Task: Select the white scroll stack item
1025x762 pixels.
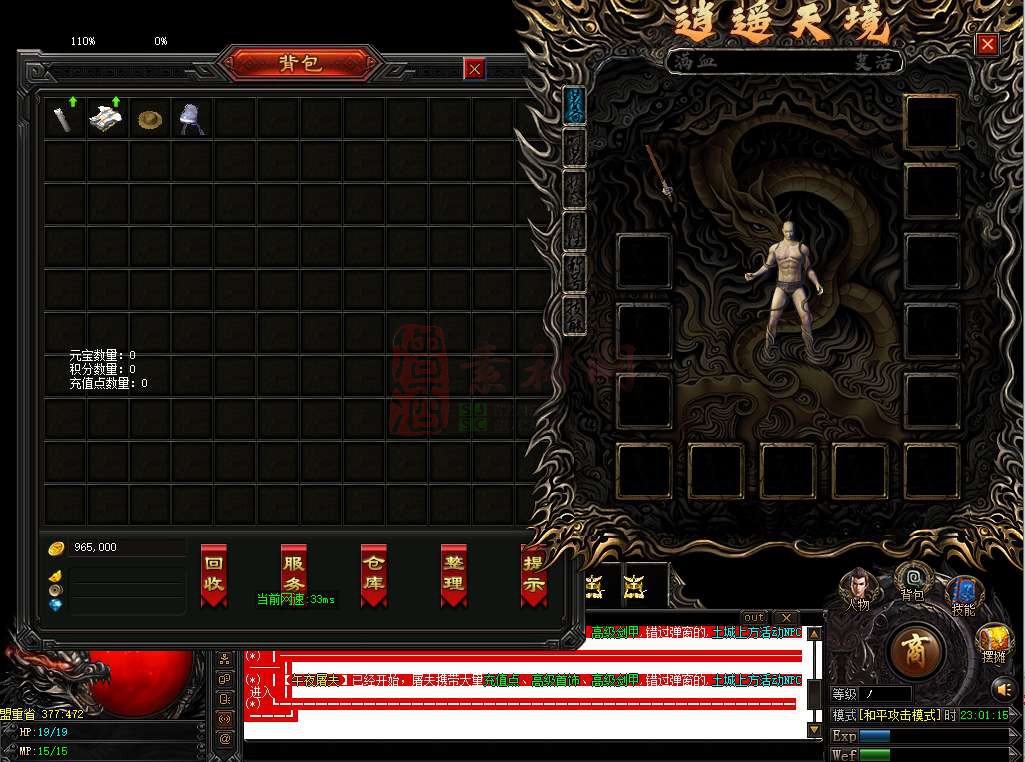Action: [106, 119]
